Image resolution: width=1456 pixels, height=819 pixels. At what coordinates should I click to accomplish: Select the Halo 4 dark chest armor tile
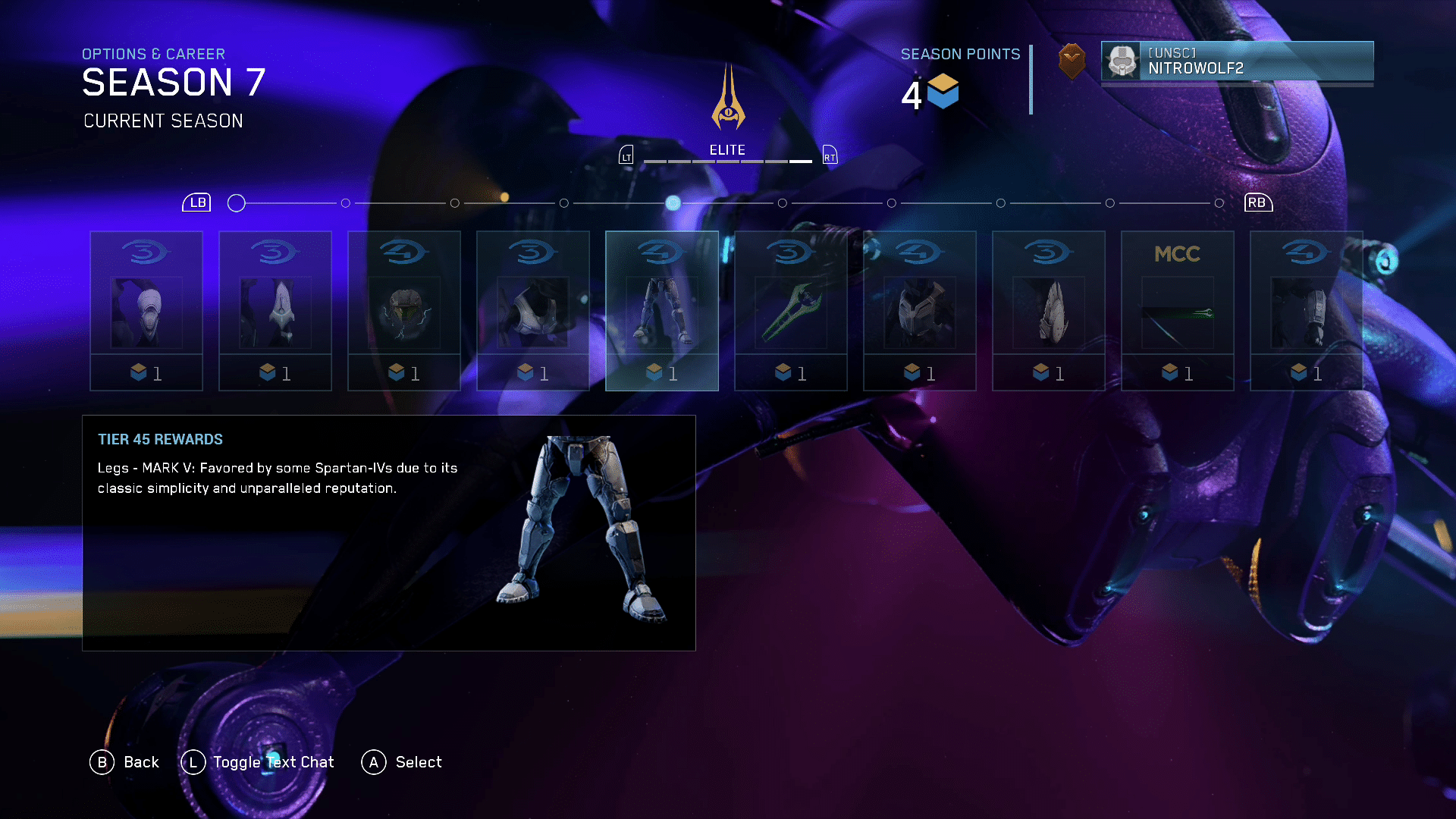point(919,311)
